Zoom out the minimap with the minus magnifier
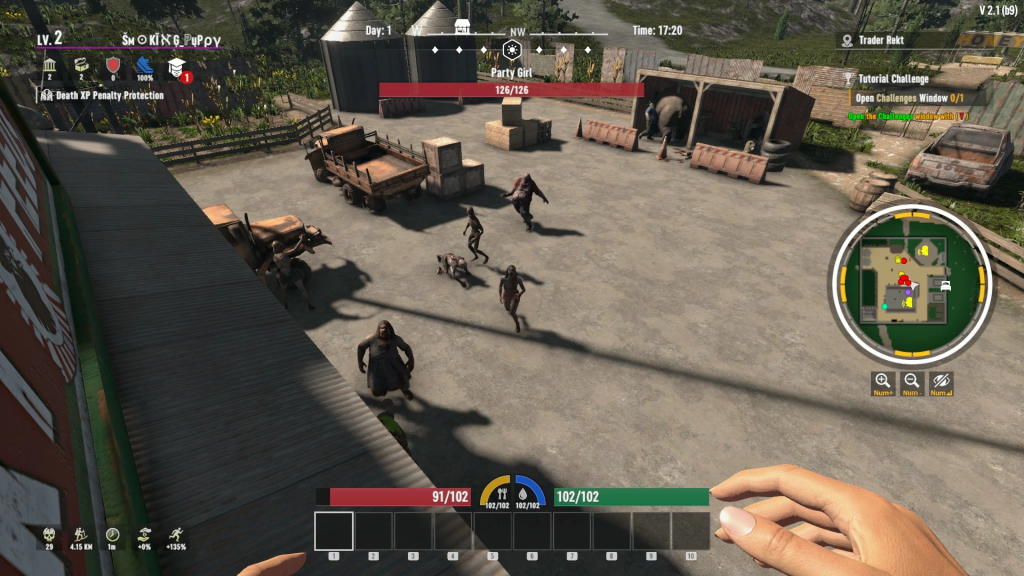Image resolution: width=1024 pixels, height=576 pixels. click(x=912, y=381)
